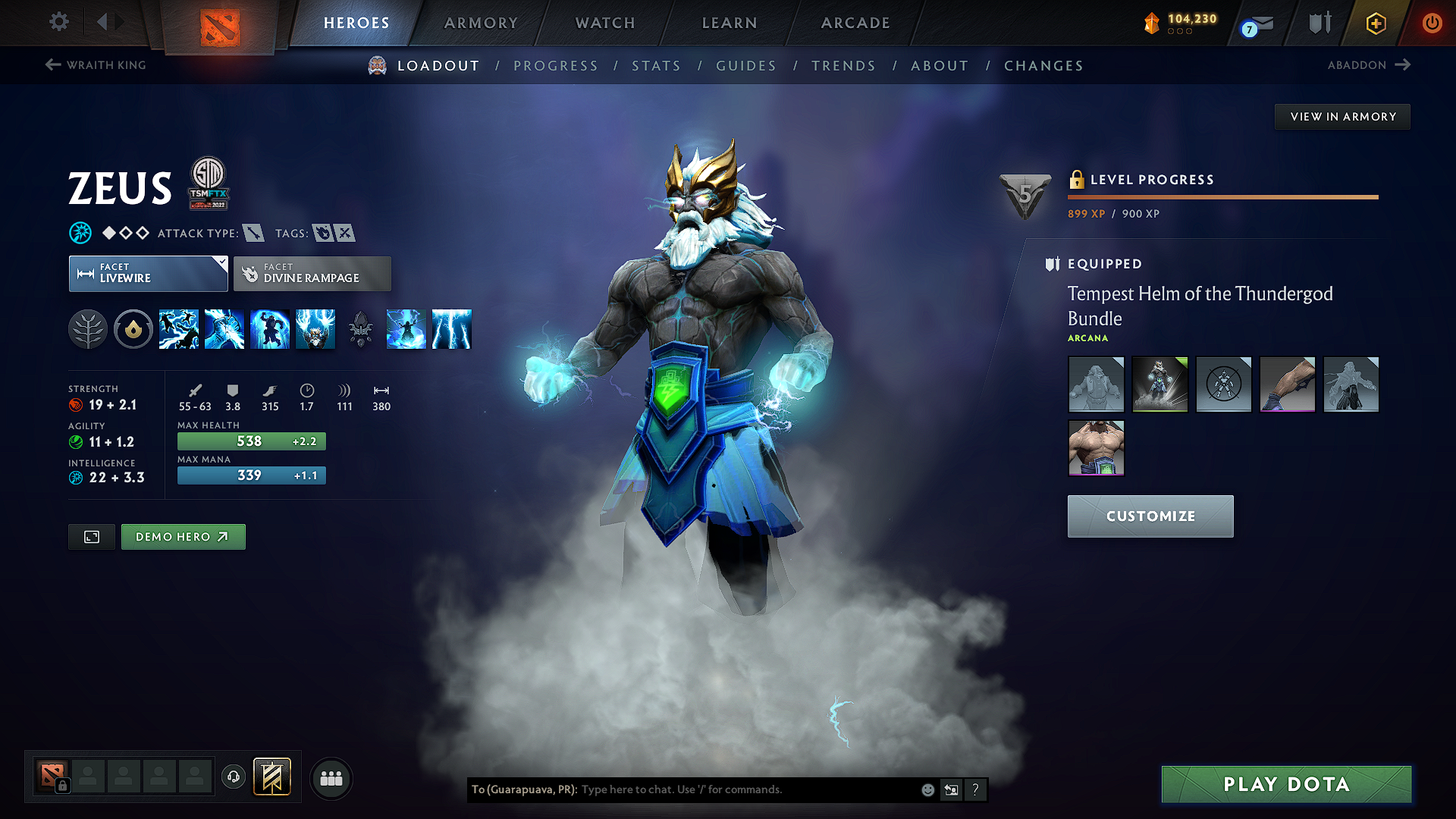Click the friends list icon bottom right
Viewport: 1456px width, 819px height.
[331, 779]
